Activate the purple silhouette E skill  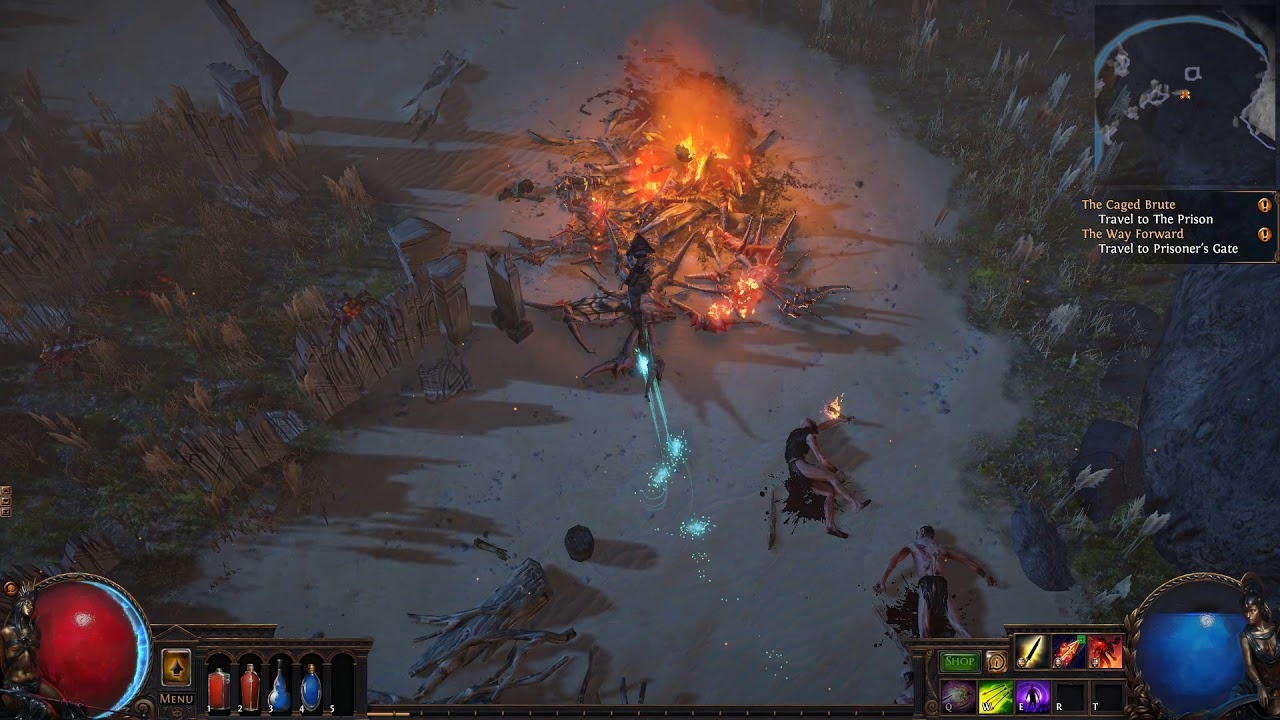(1032, 695)
